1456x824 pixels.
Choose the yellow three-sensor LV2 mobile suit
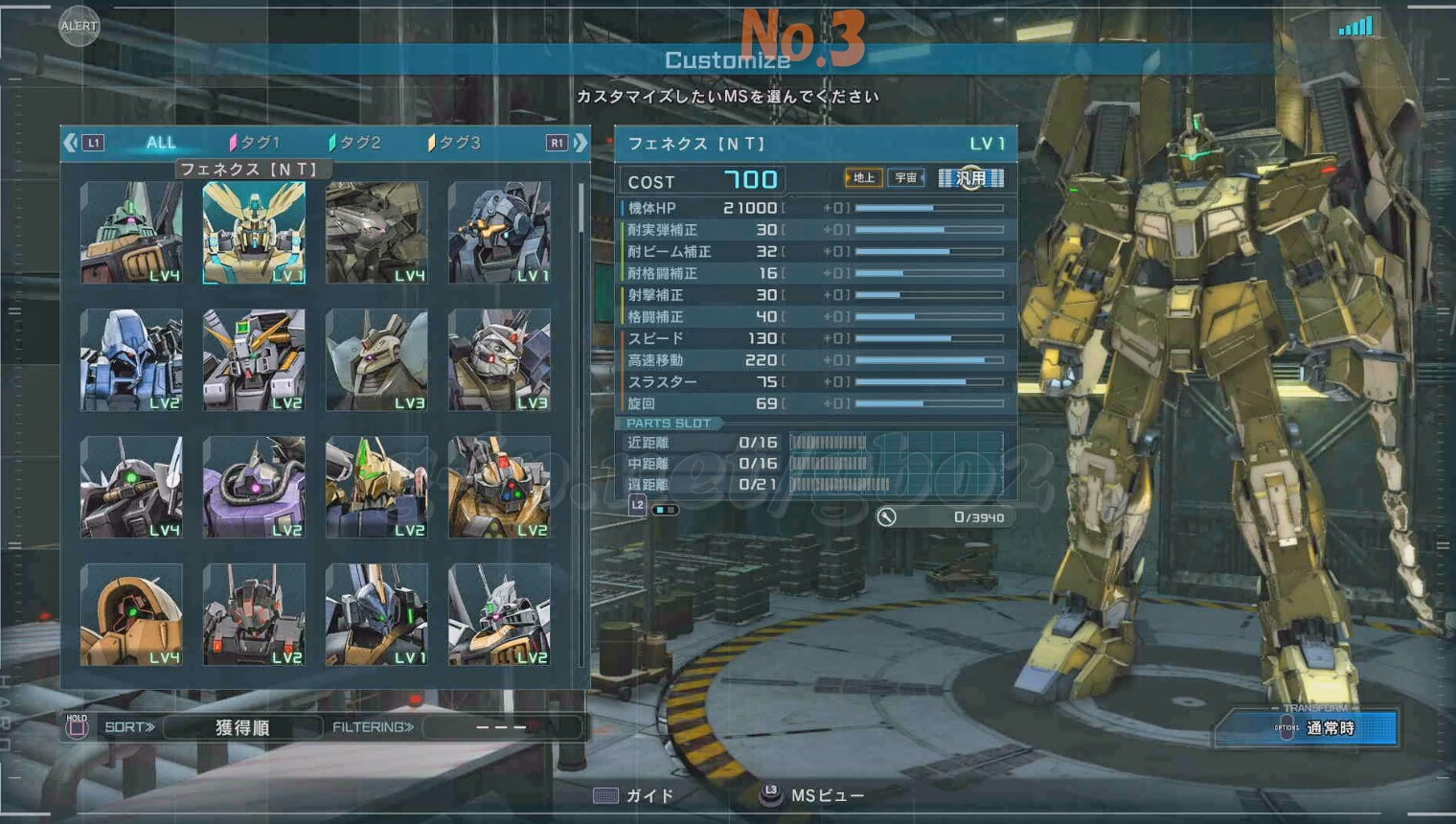499,487
